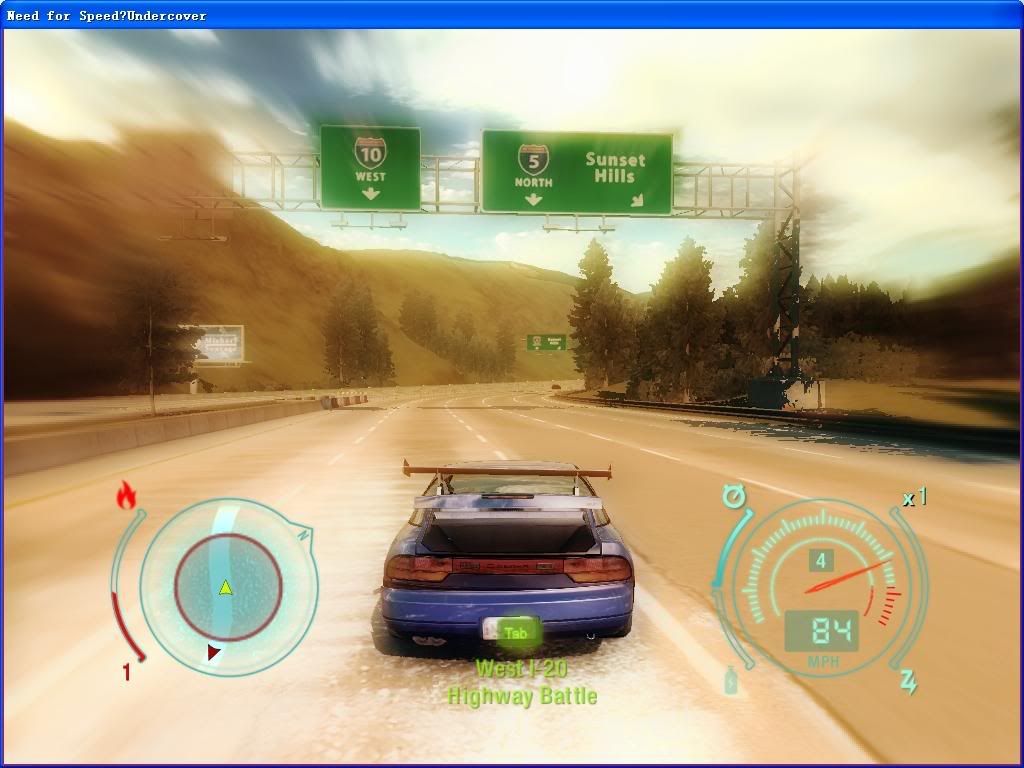Click the Need for Speed window title bar
Viewport: 1024px width, 768px height.
pos(512,15)
